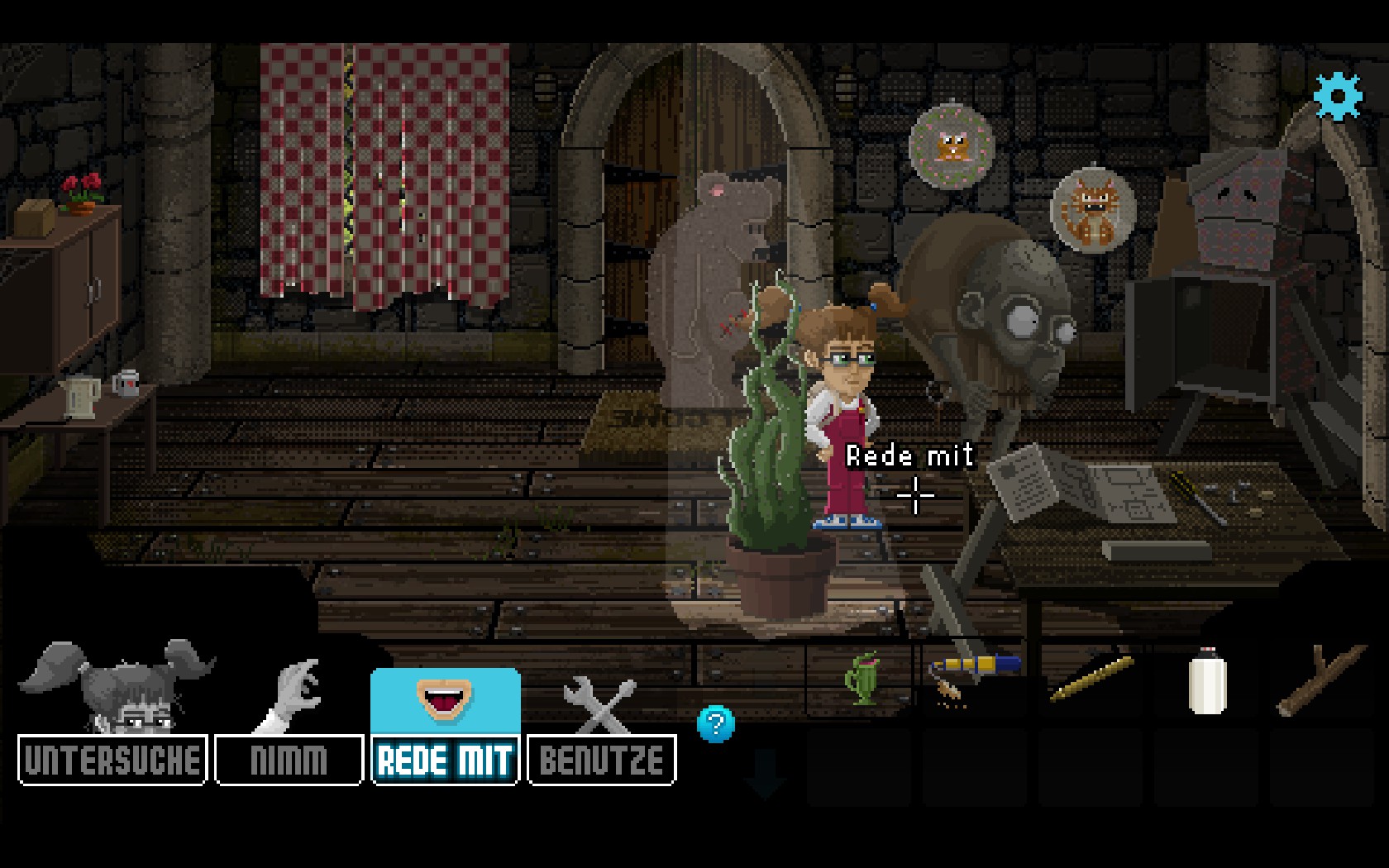Select the thin yellow stick in inventory

pos(1091,680)
